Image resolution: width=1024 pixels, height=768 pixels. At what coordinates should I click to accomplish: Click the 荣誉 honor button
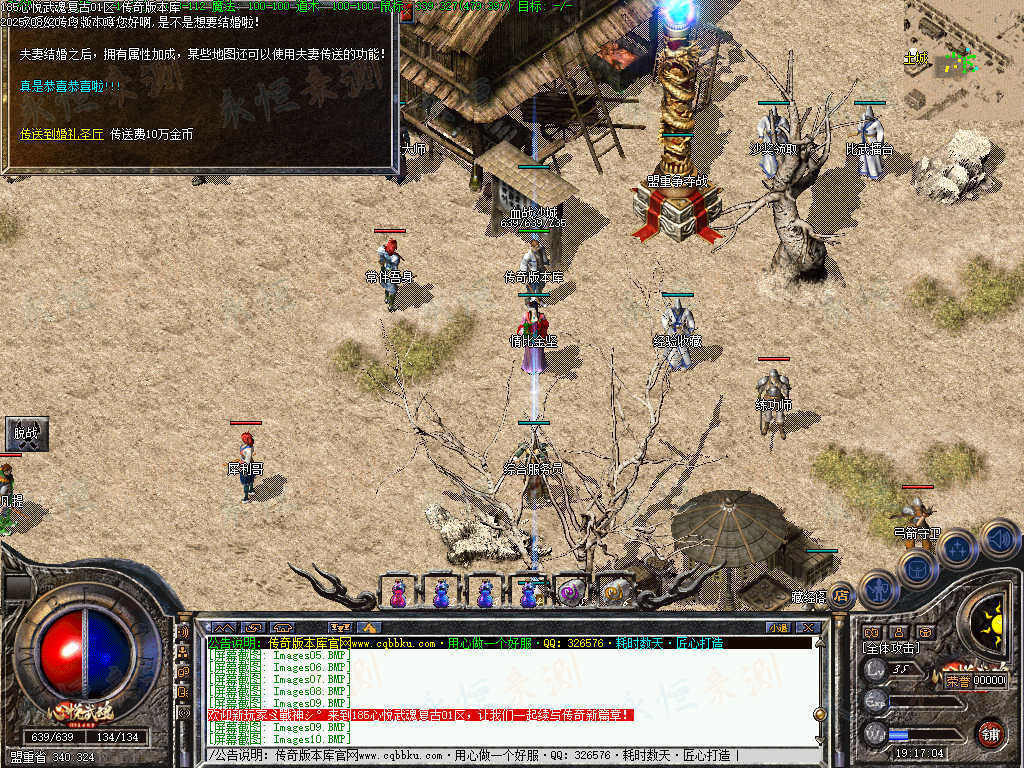[x=957, y=680]
